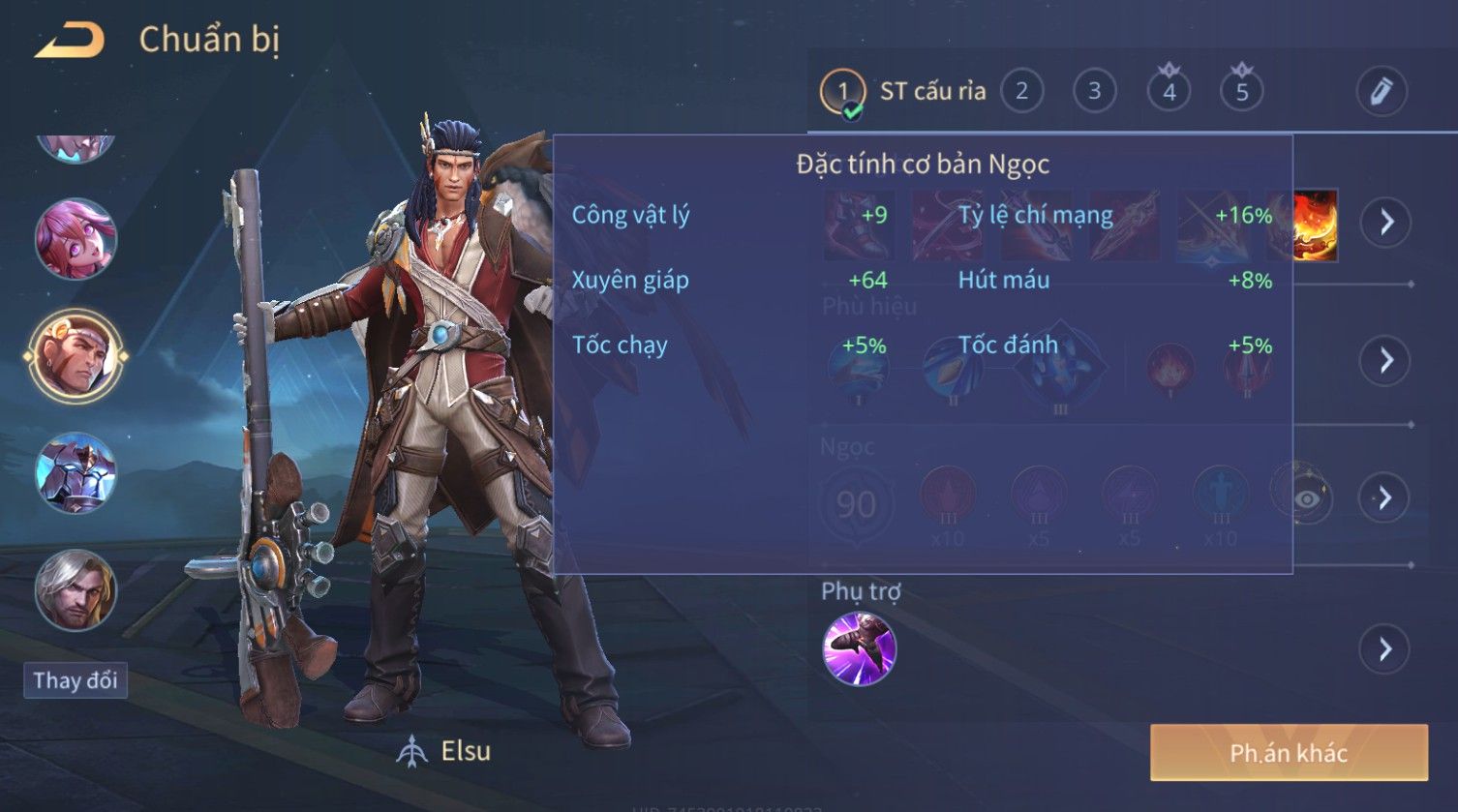Edit the preset name with pencil icon

[x=1382, y=91]
